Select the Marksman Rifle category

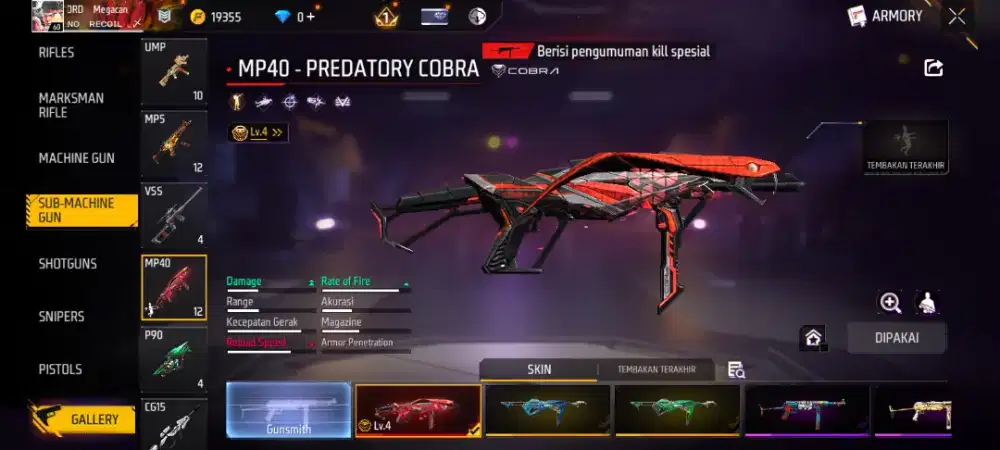coord(71,105)
